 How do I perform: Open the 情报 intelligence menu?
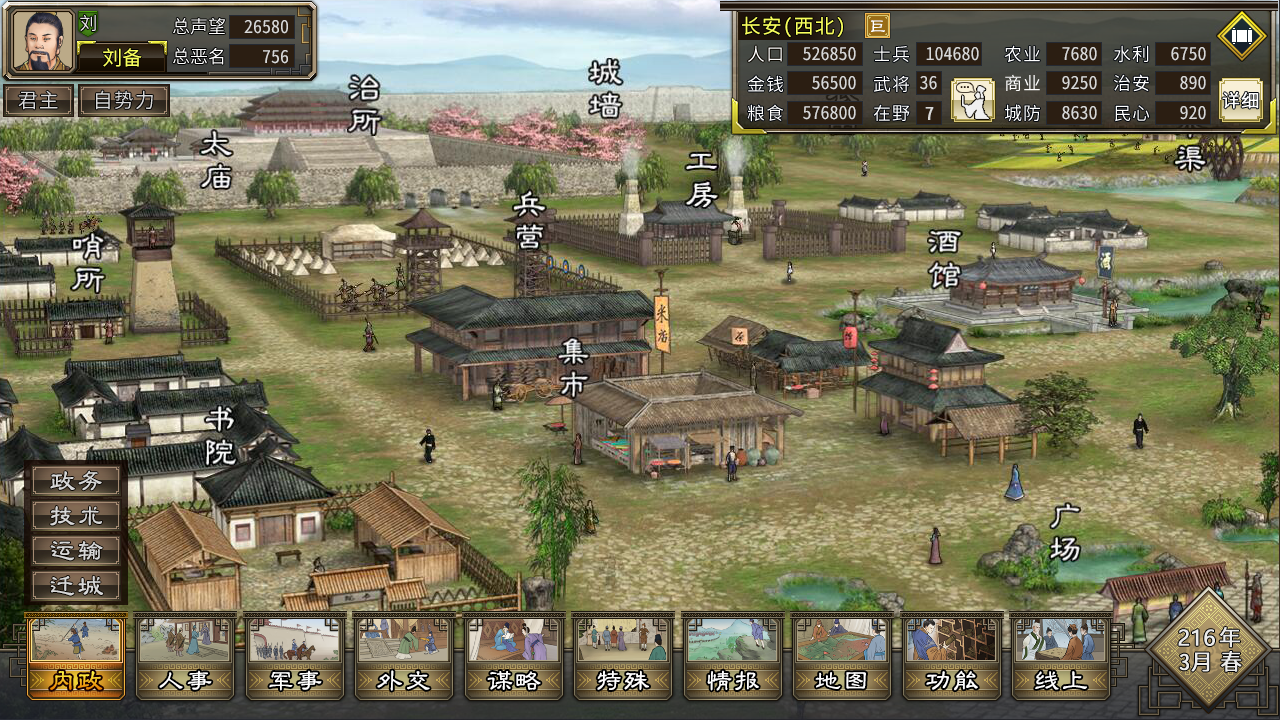point(733,655)
